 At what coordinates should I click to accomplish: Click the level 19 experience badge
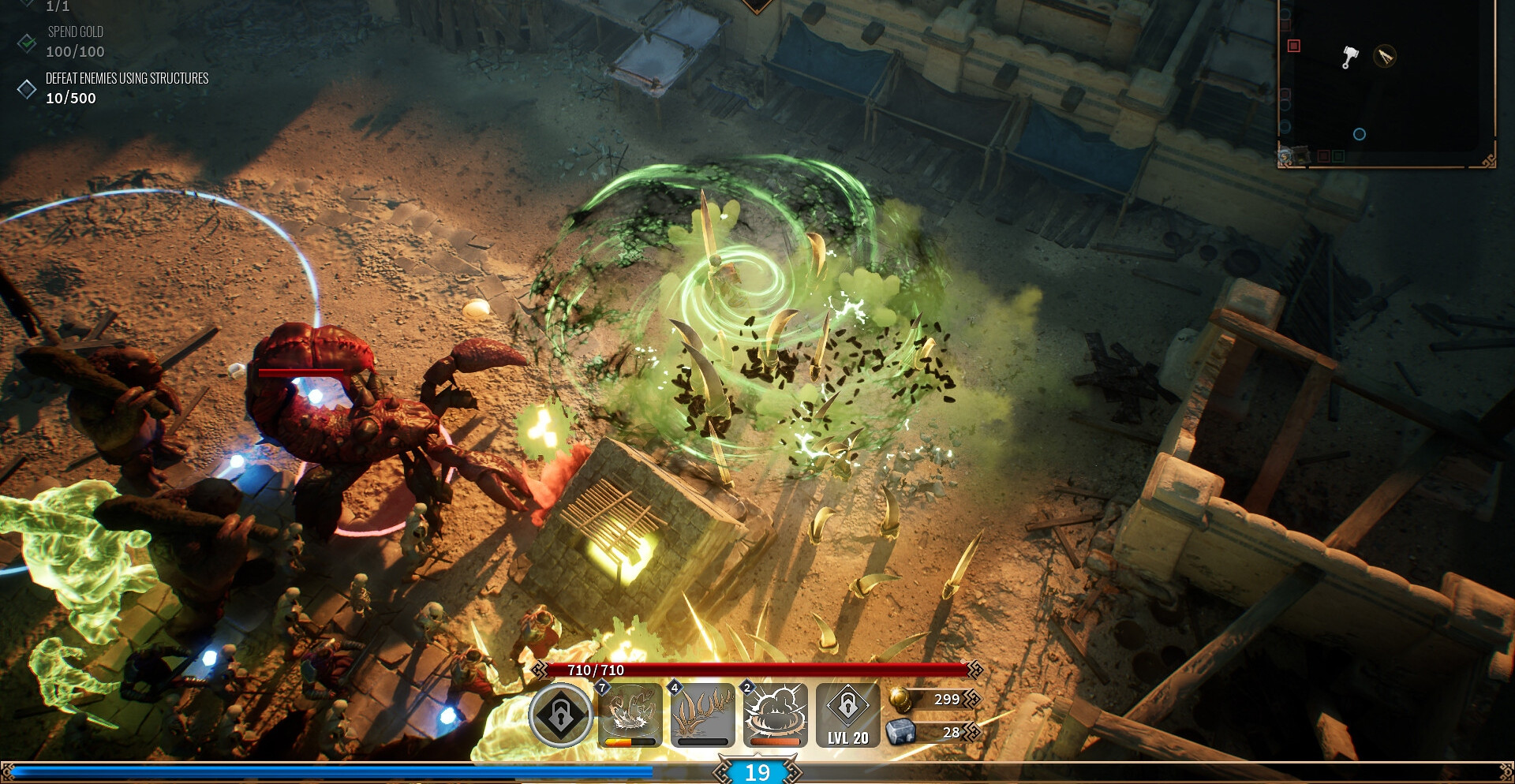pyautogui.click(x=757, y=772)
